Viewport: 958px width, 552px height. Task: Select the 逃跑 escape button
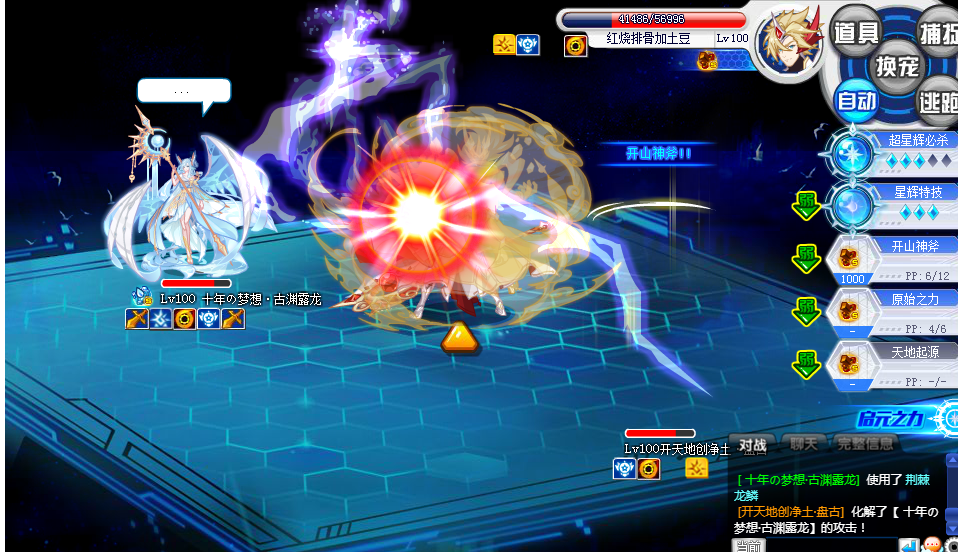coord(938,100)
